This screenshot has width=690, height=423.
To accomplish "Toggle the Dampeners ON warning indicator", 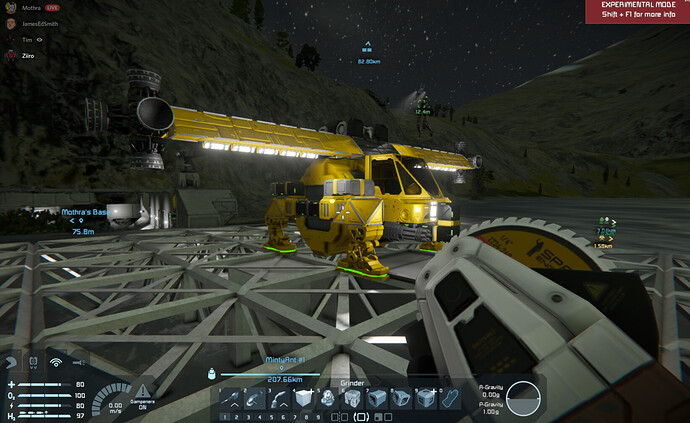I will 145,392.
